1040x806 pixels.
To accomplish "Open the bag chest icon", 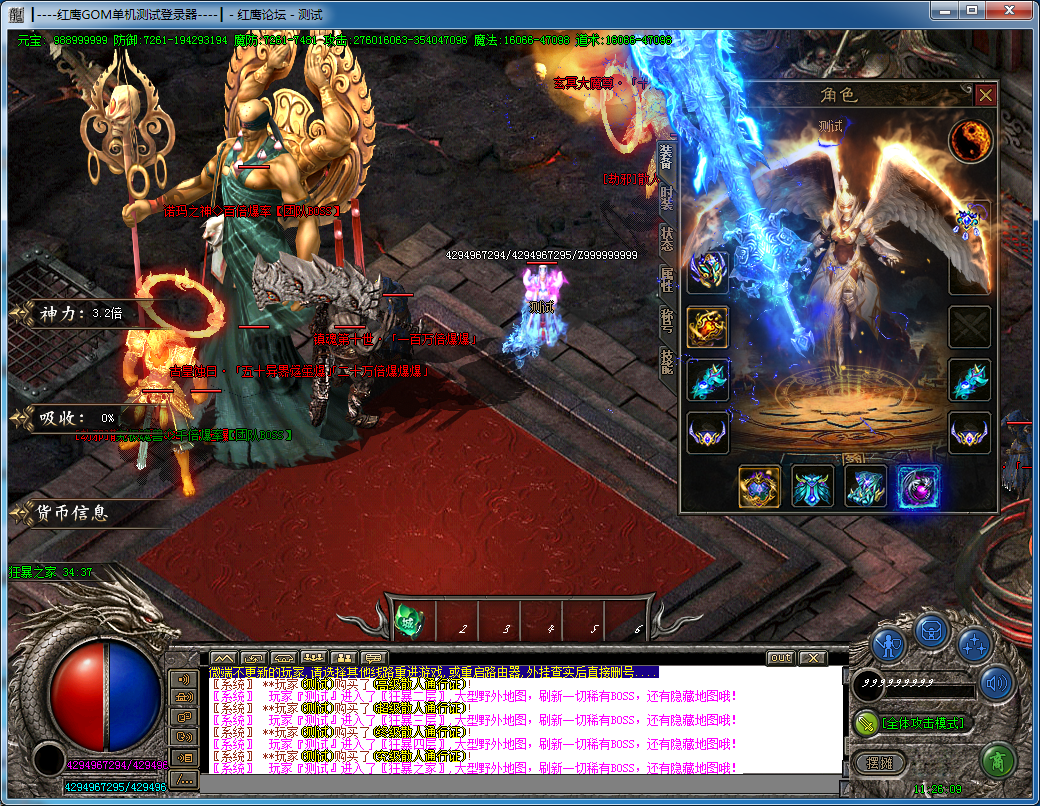I will click(x=931, y=630).
